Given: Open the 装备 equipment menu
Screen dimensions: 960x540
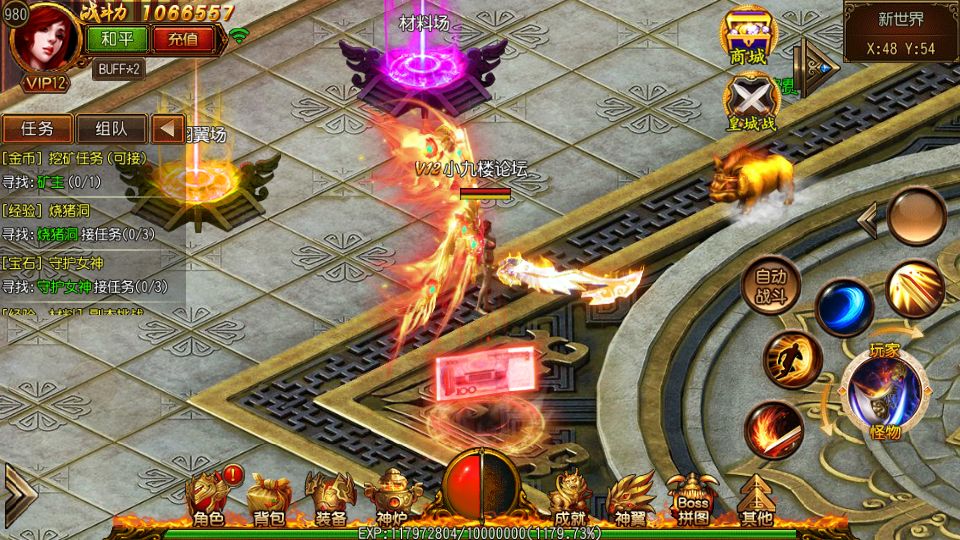Looking at the screenshot, I should (330, 498).
